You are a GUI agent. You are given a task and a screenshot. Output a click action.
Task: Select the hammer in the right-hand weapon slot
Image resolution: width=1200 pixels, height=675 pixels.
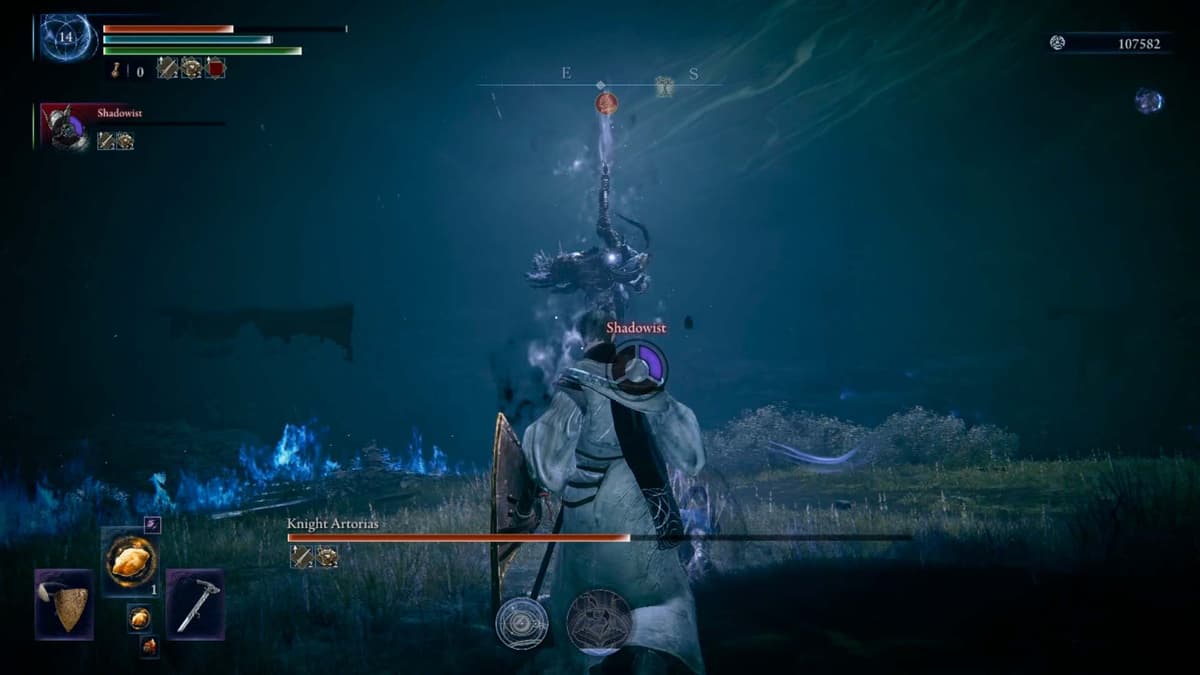point(195,604)
